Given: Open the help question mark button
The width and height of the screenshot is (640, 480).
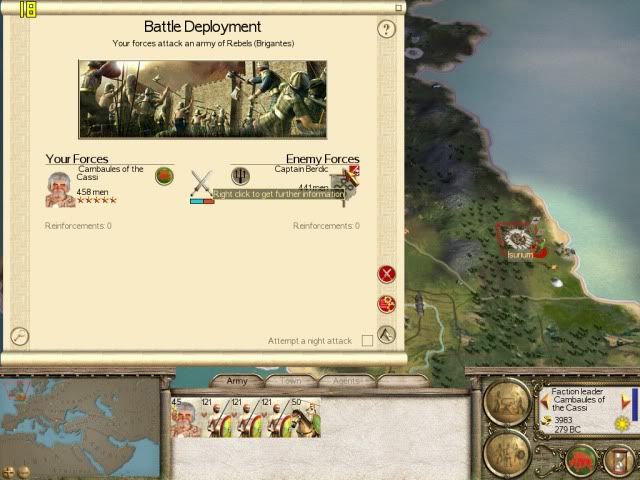Looking at the screenshot, I should (x=387, y=29).
